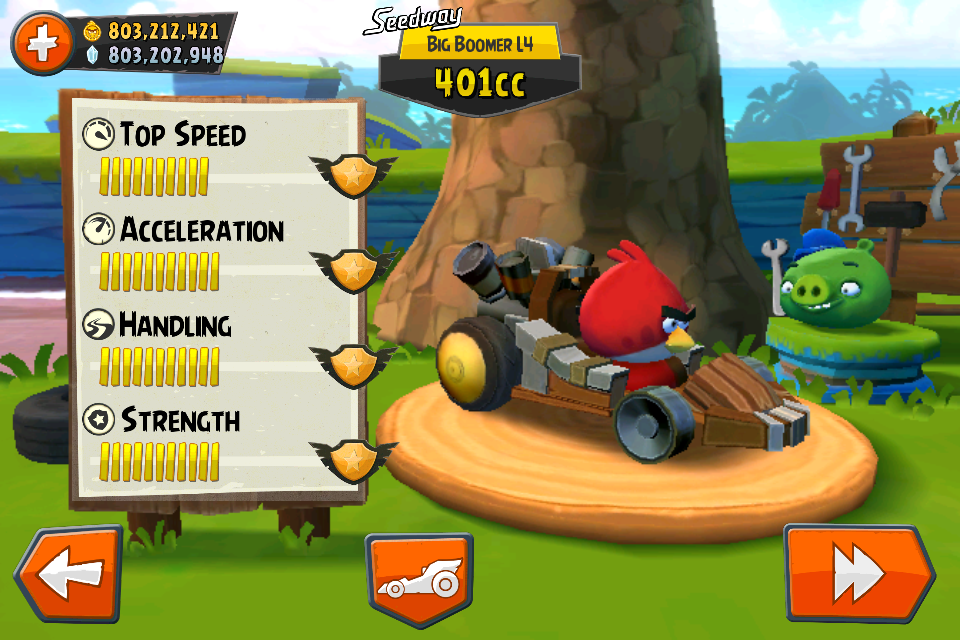Upgrade Top Speed with its star badge
960x640 pixels.
click(x=353, y=174)
